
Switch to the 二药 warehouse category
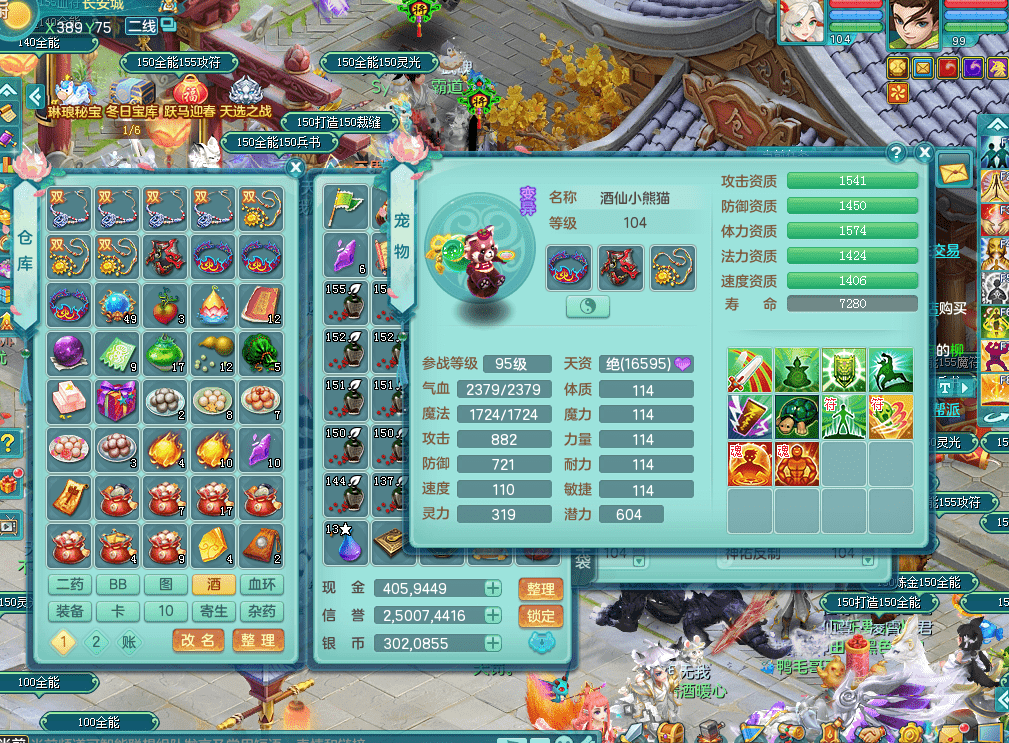click(x=70, y=585)
